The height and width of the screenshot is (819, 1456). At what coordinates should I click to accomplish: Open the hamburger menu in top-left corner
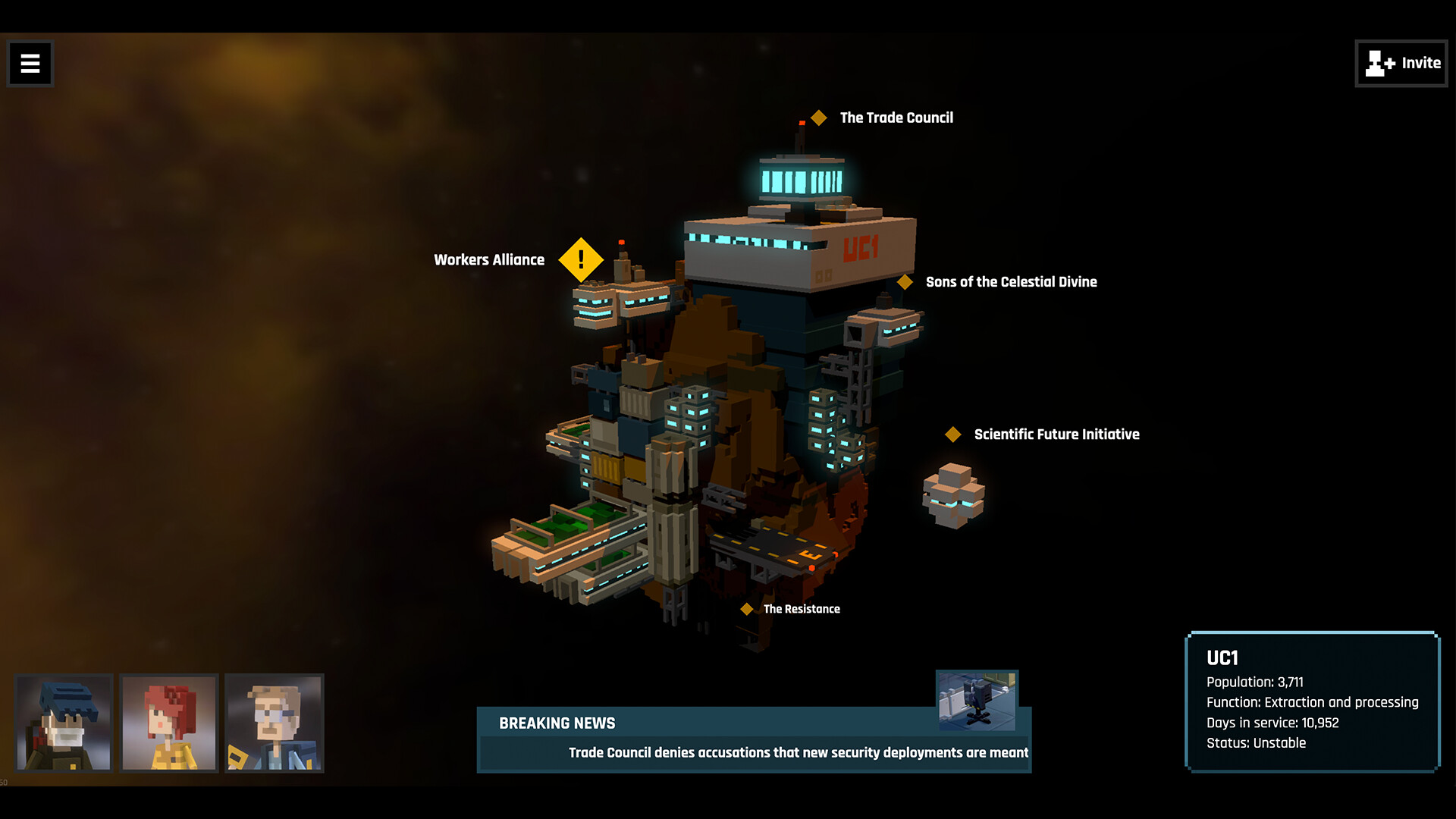(x=29, y=64)
